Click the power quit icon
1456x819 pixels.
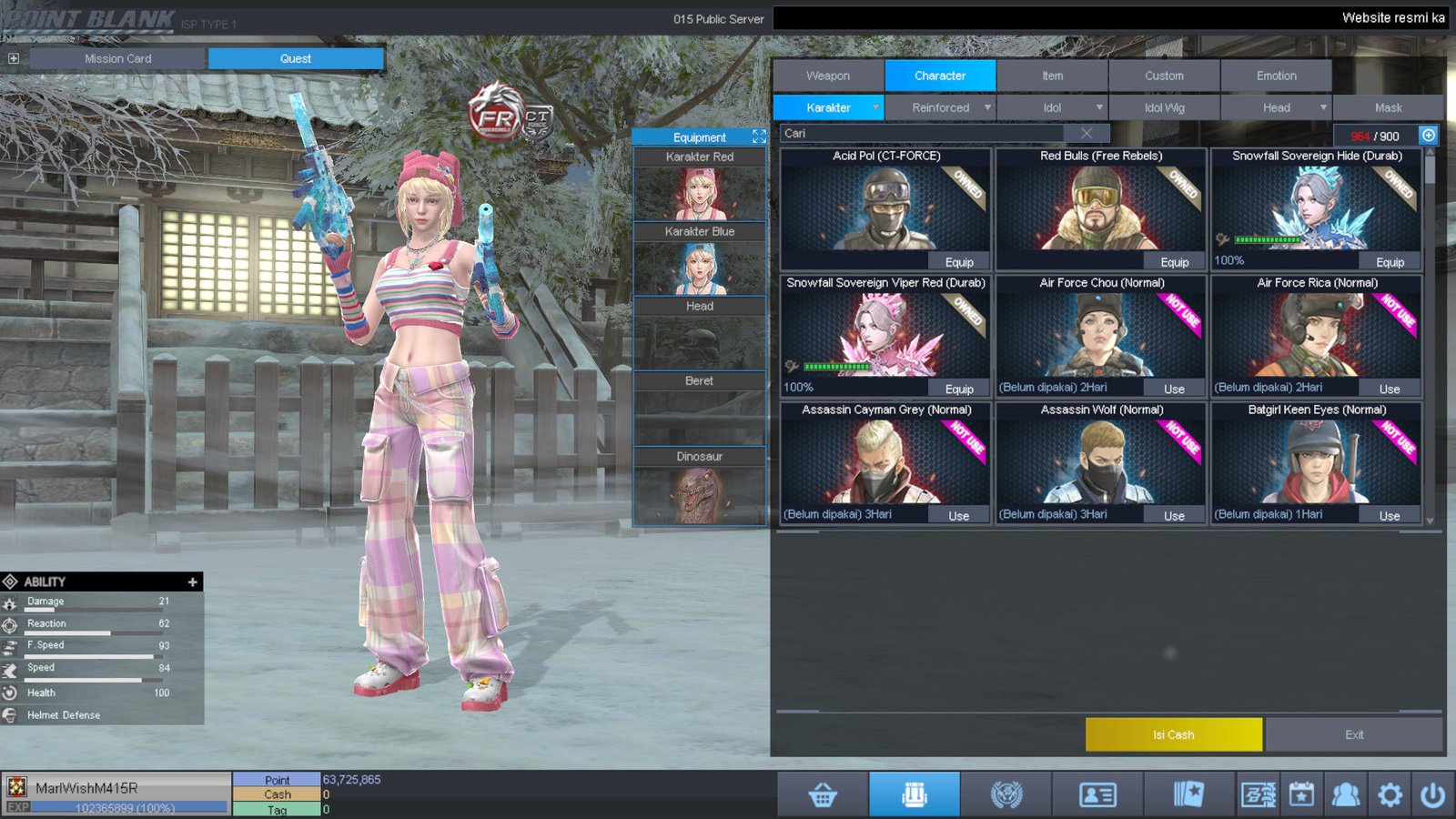point(1431,795)
